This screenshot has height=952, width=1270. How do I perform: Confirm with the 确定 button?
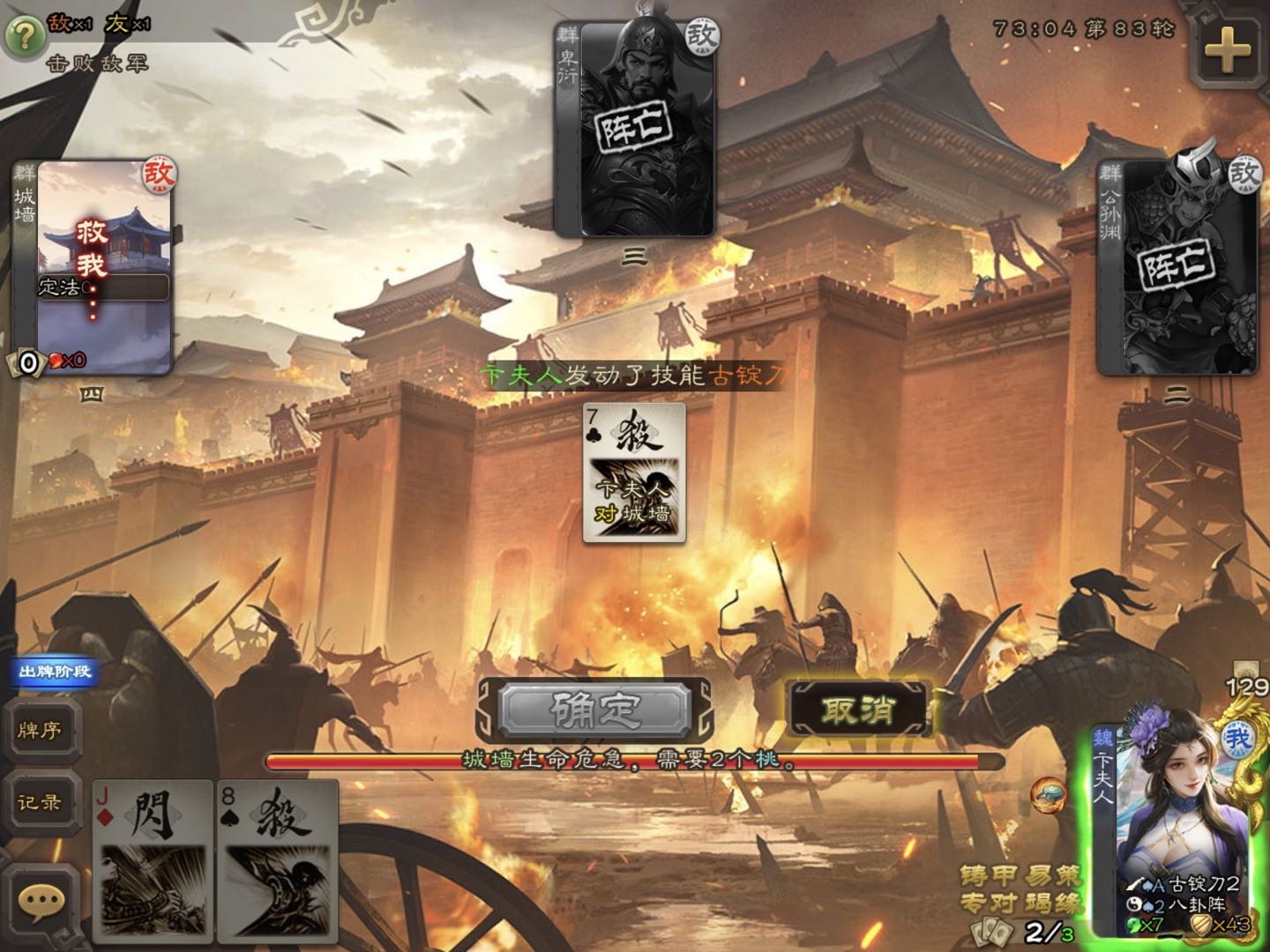click(x=594, y=709)
